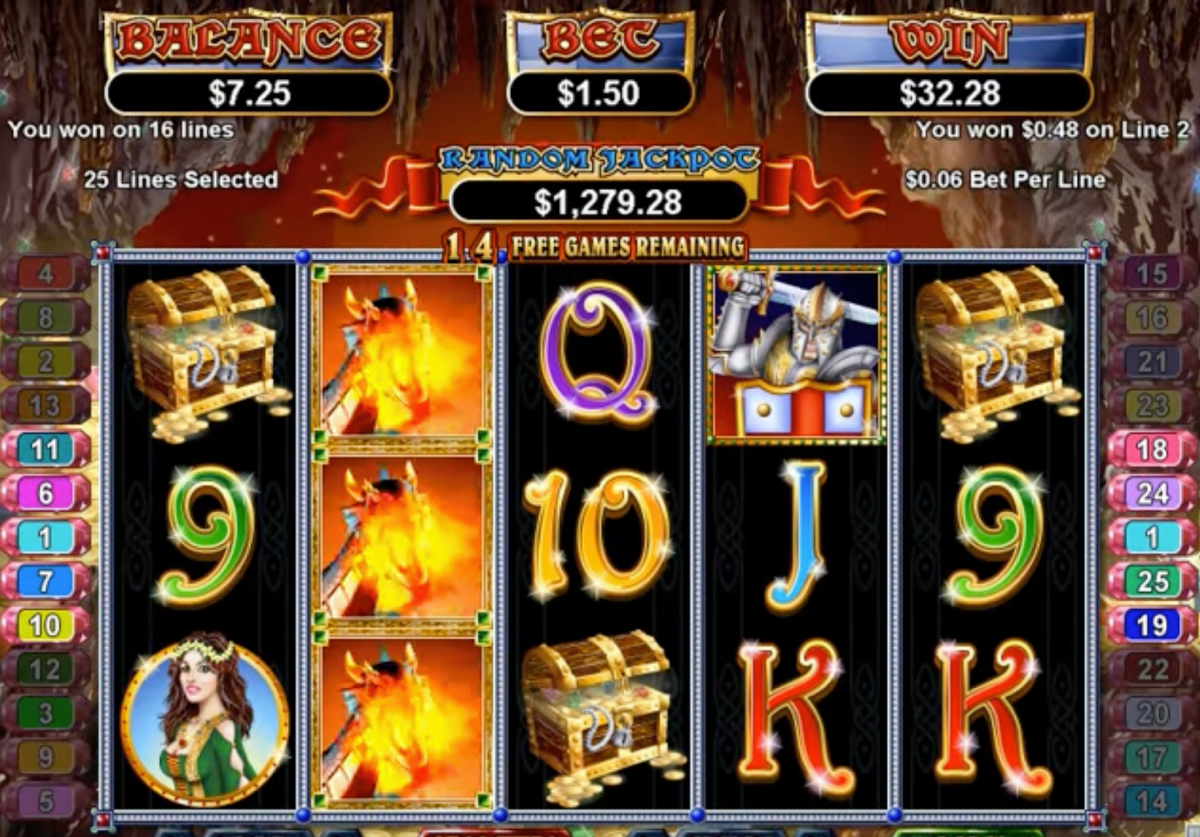The image size is (1200, 837).
Task: Select payline 4 marker
Action: [x=46, y=273]
